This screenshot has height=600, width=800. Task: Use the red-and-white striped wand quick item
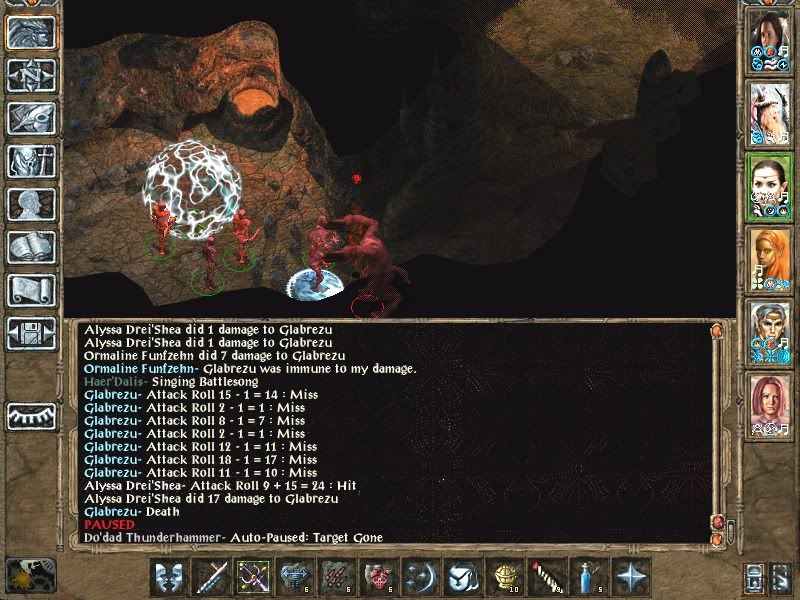[x=545, y=577]
